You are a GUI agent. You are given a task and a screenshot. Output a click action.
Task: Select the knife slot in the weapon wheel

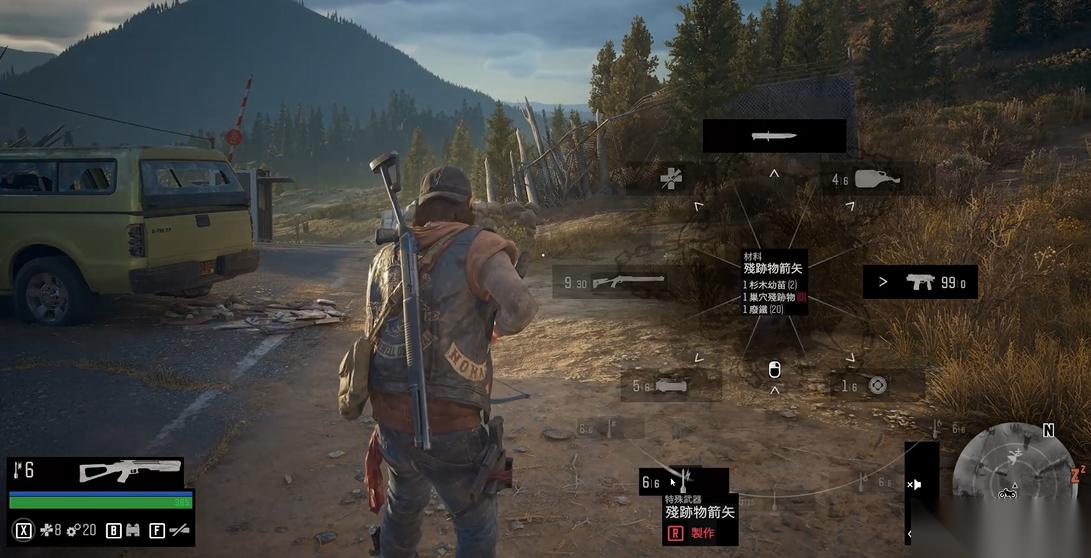pos(774,136)
